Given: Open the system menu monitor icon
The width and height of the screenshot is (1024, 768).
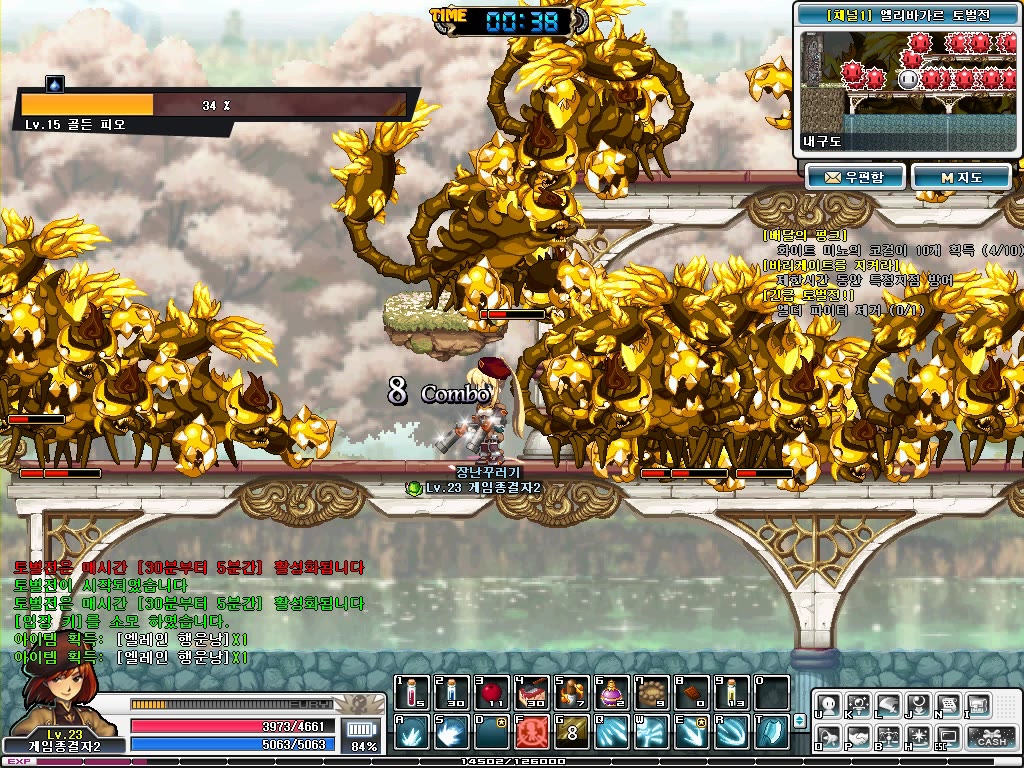Looking at the screenshot, I should pos(947,739).
